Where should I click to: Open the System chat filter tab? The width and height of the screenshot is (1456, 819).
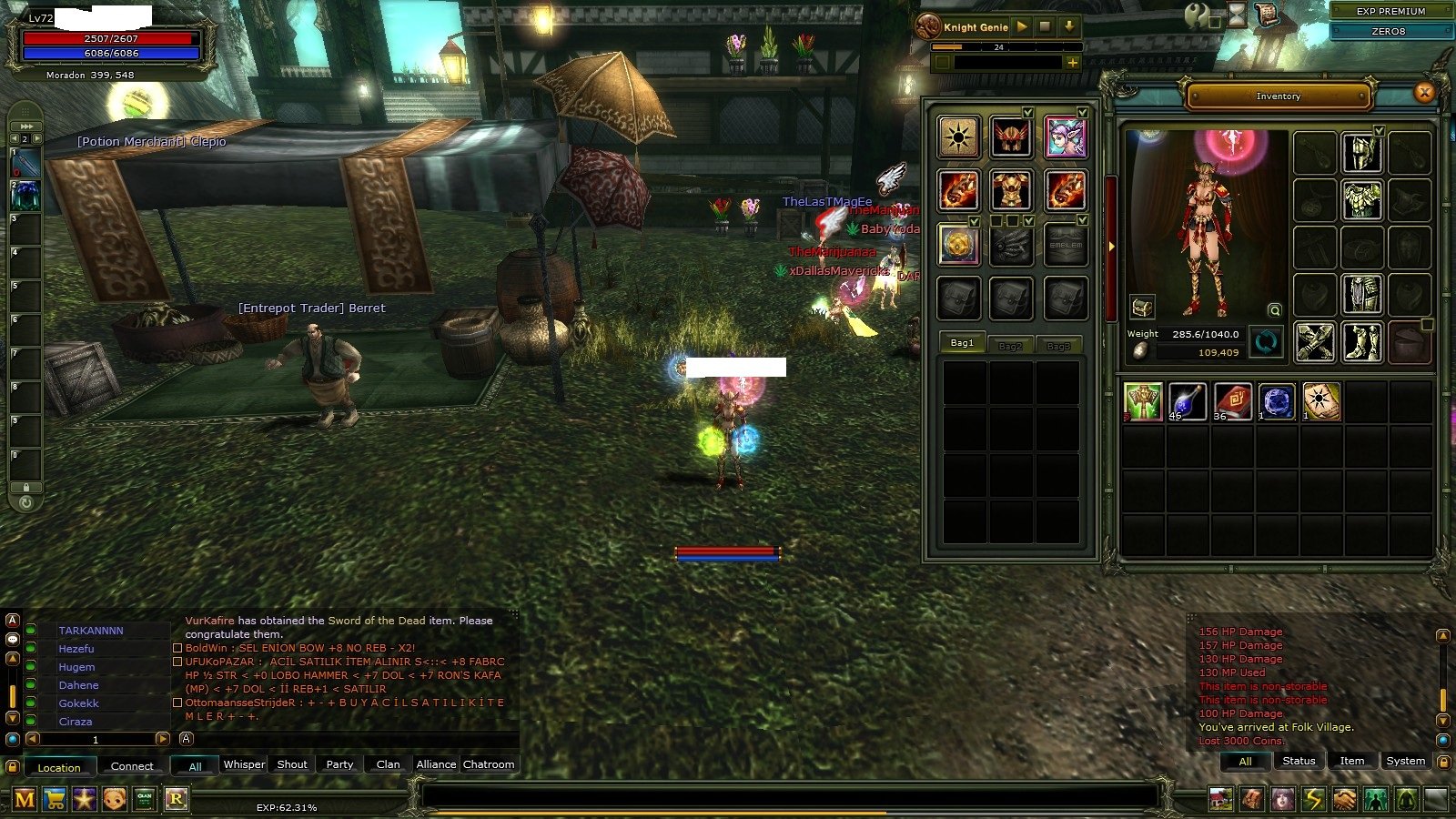[x=1405, y=760]
